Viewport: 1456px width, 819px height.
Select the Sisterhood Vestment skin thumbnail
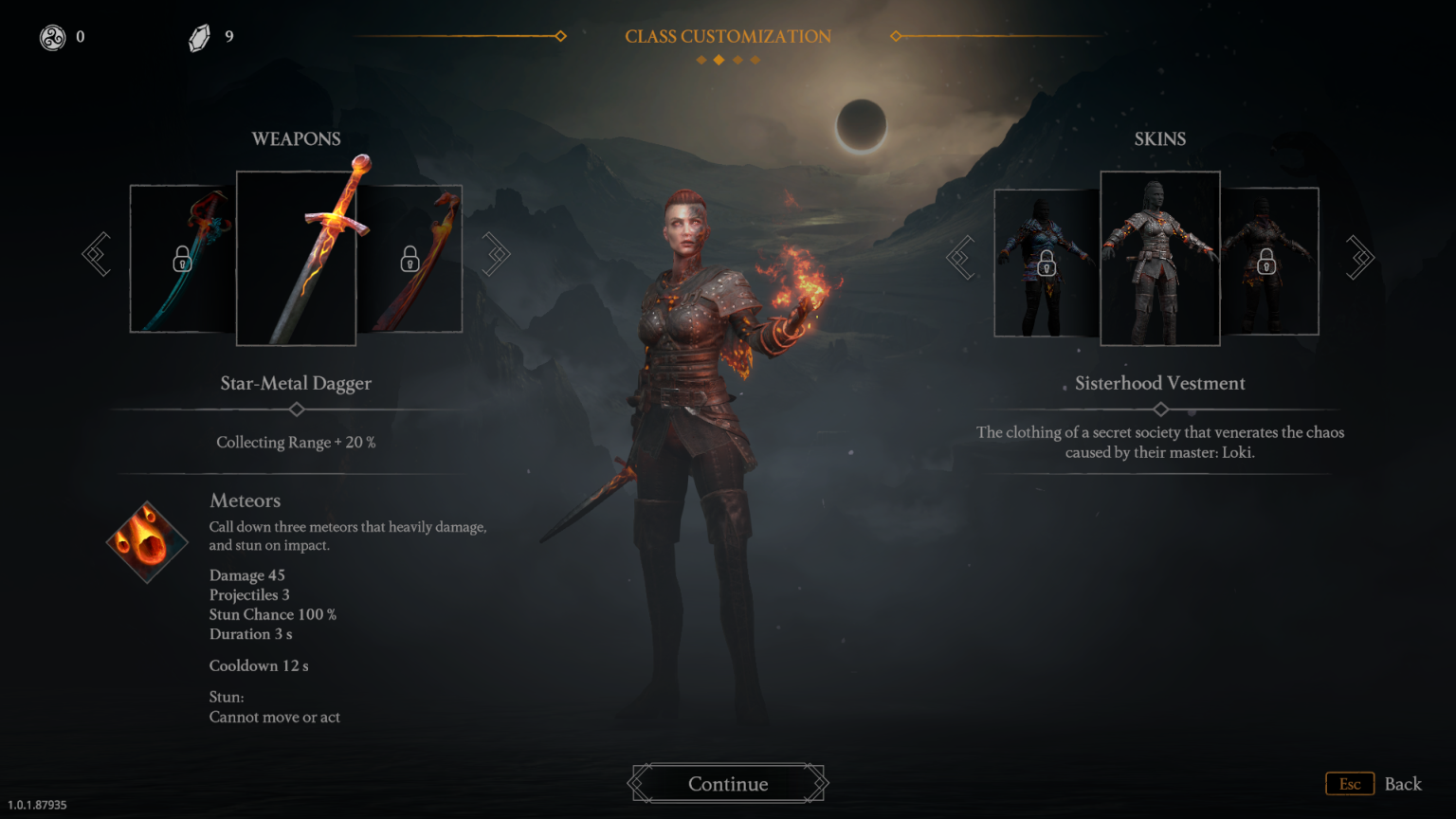[1159, 258]
